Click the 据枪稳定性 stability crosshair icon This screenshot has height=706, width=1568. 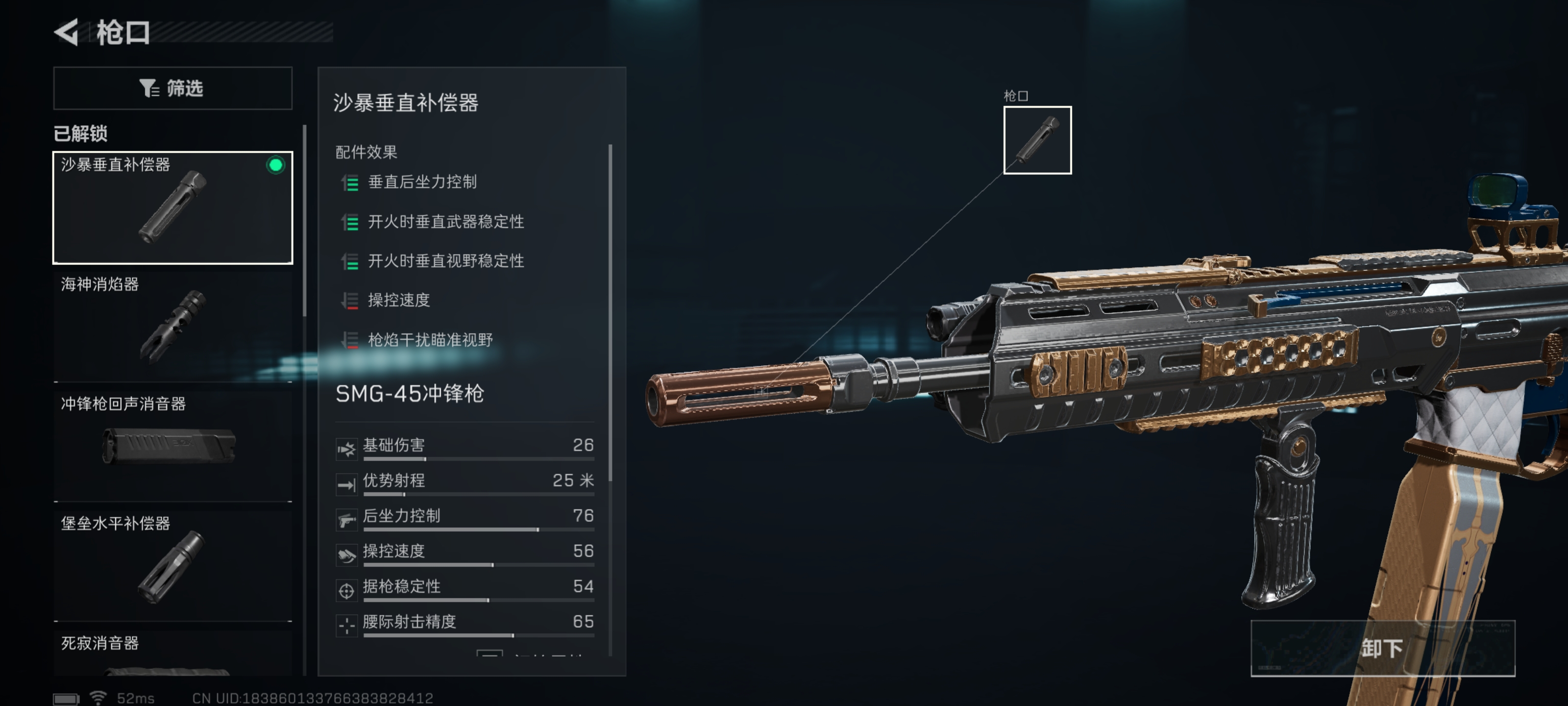[346, 591]
